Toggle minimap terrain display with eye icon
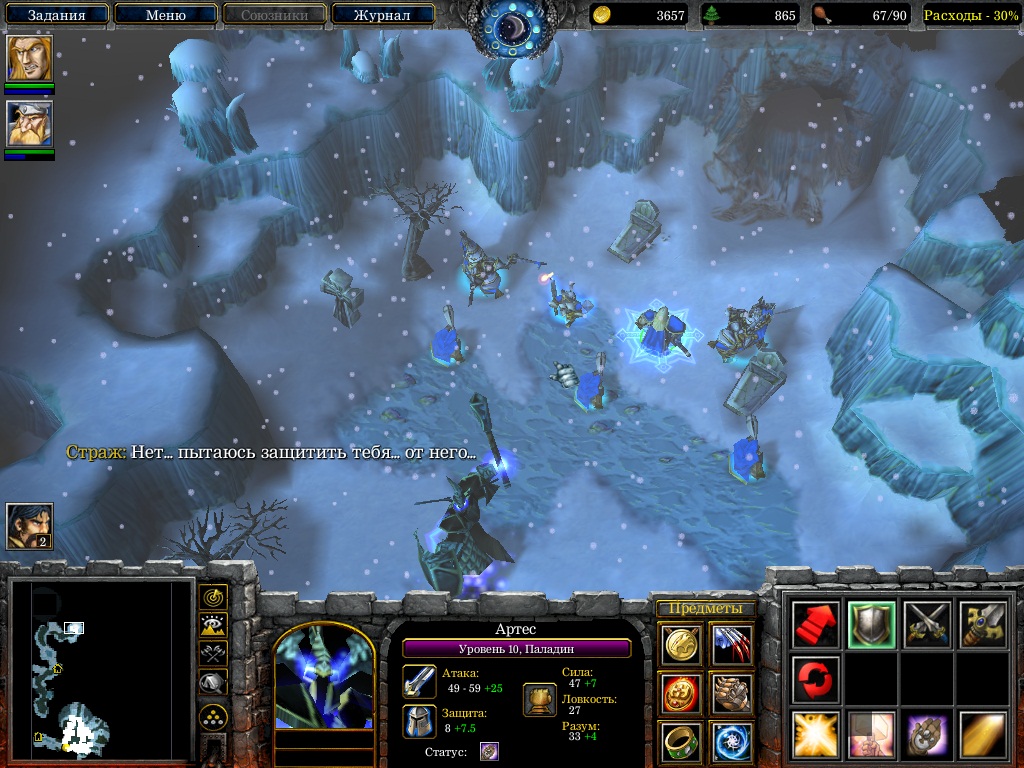 [x=213, y=626]
